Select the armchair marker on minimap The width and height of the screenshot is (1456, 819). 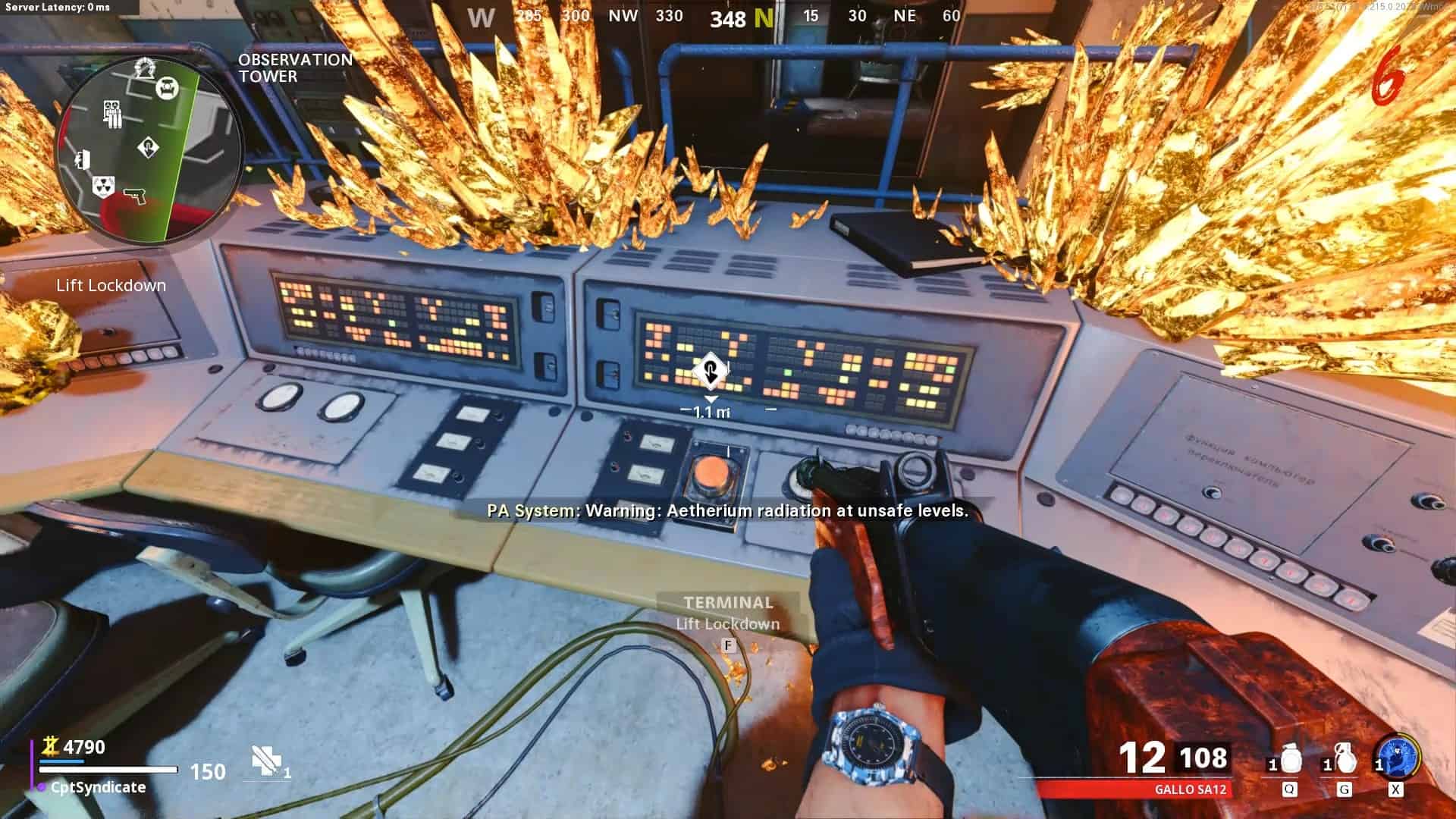point(167,89)
